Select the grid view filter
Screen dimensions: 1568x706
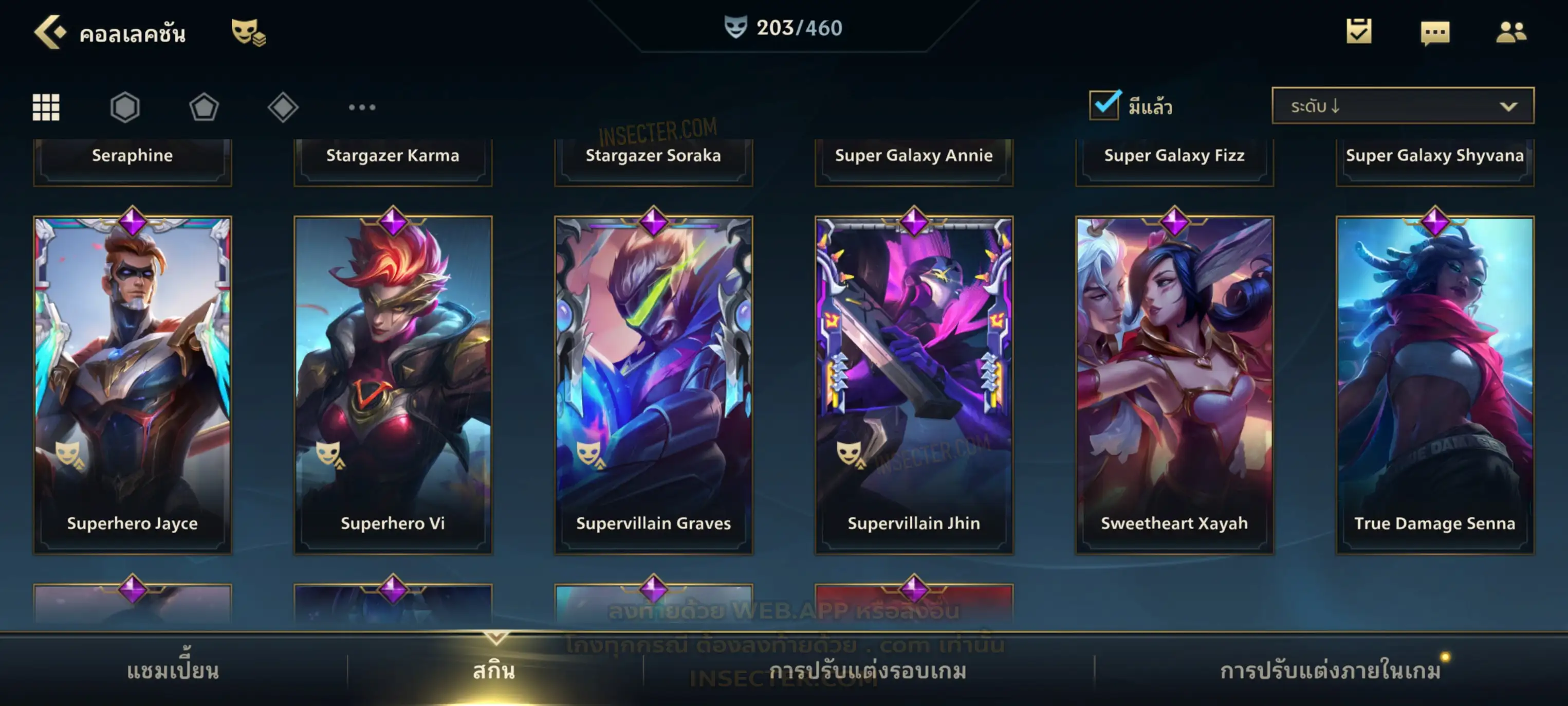point(46,107)
